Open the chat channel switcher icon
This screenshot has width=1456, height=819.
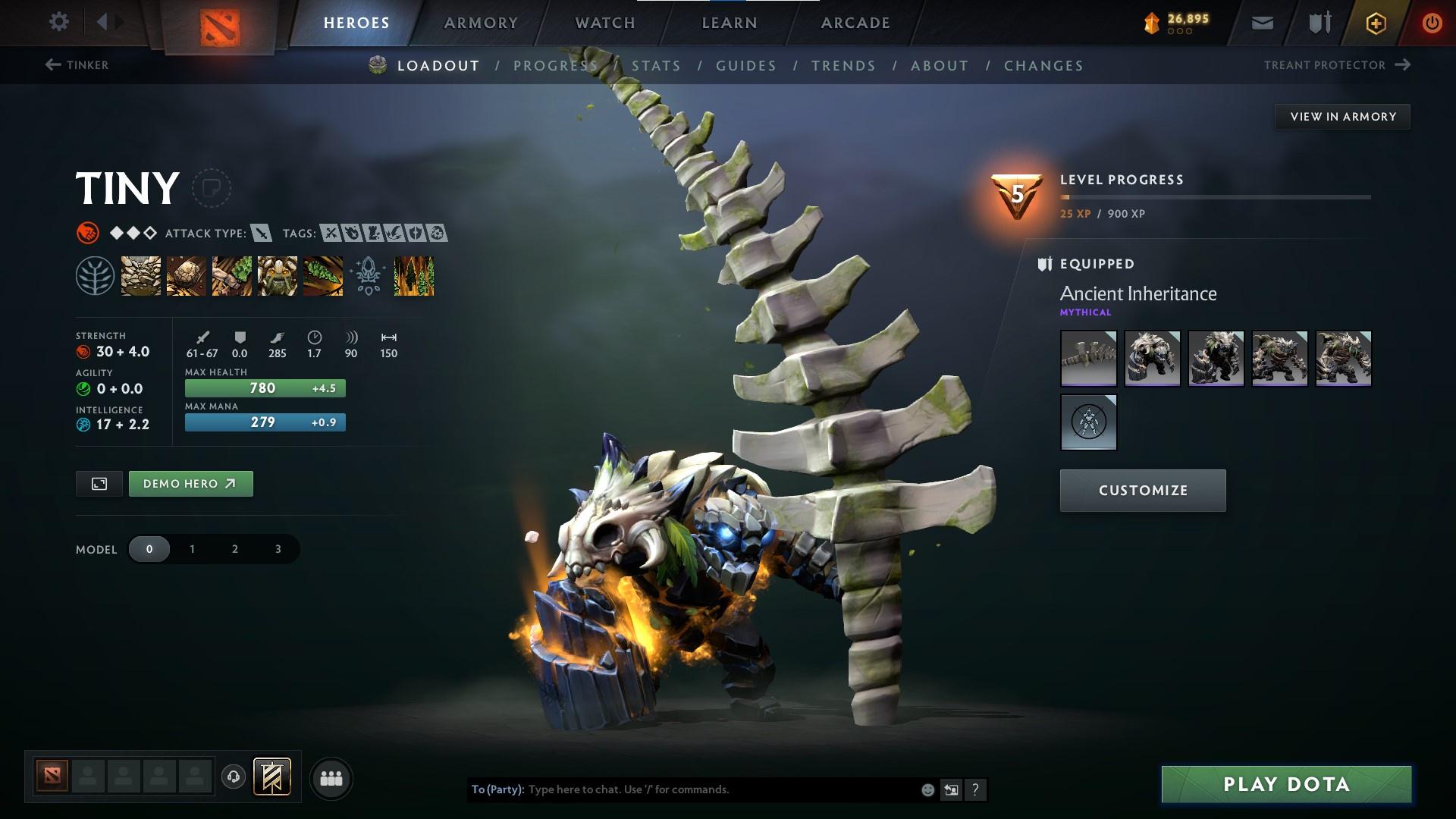951,789
